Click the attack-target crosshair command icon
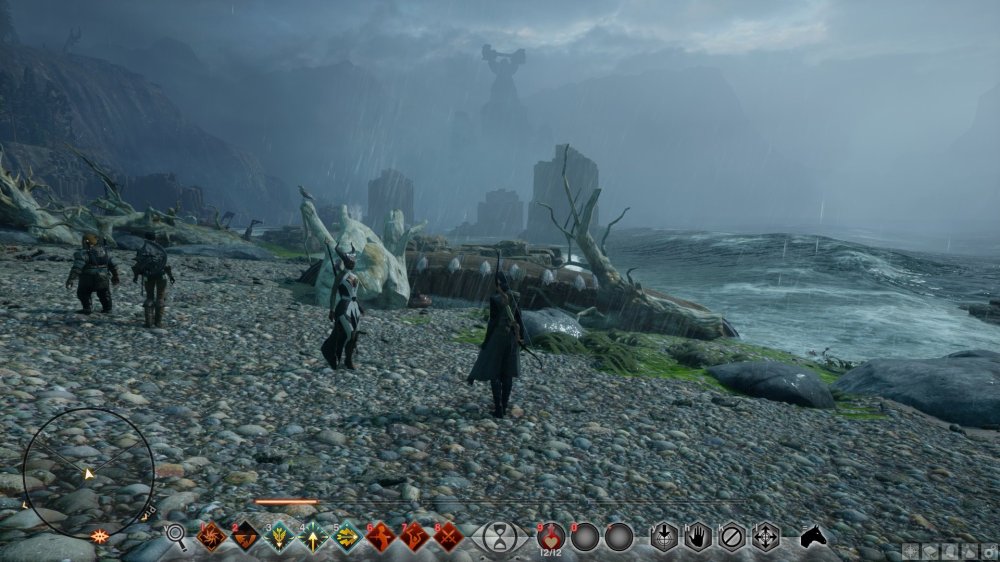 pos(664,537)
